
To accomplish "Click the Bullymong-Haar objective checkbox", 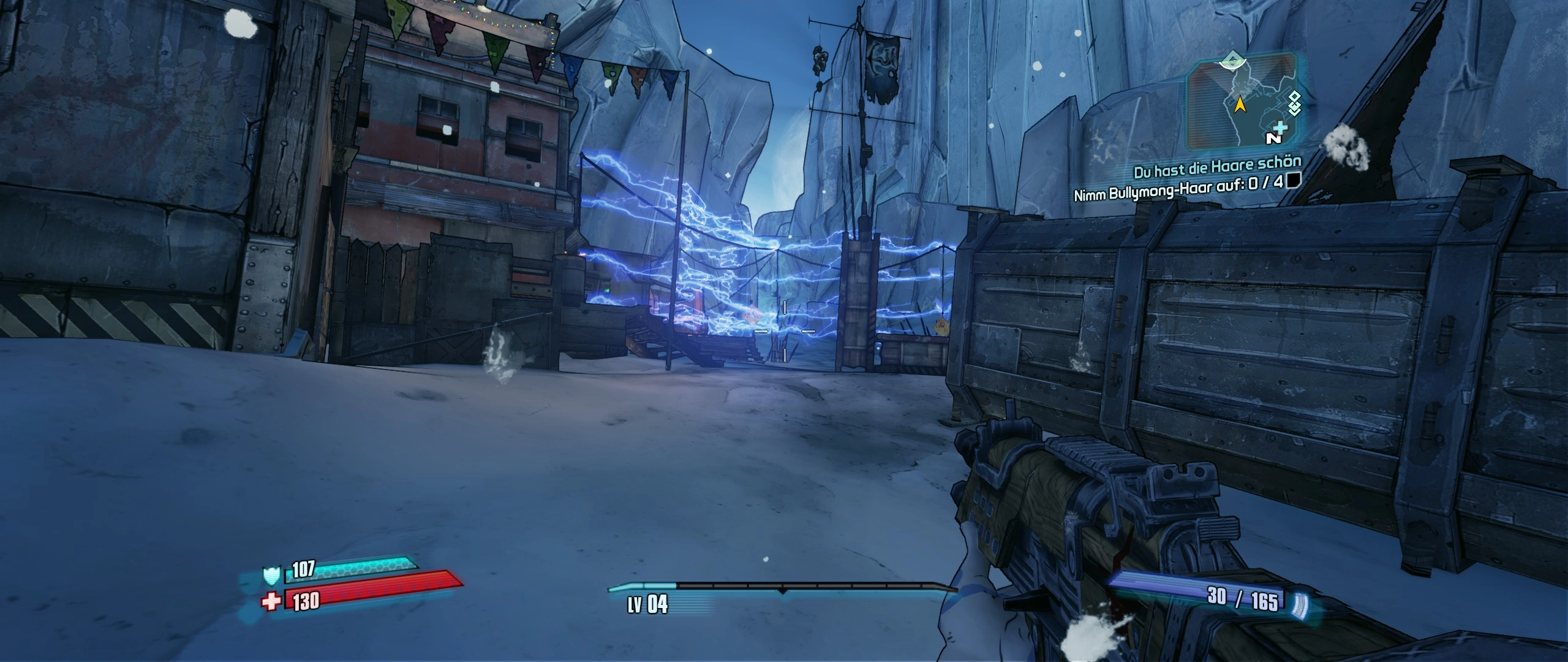I will coord(1293,180).
